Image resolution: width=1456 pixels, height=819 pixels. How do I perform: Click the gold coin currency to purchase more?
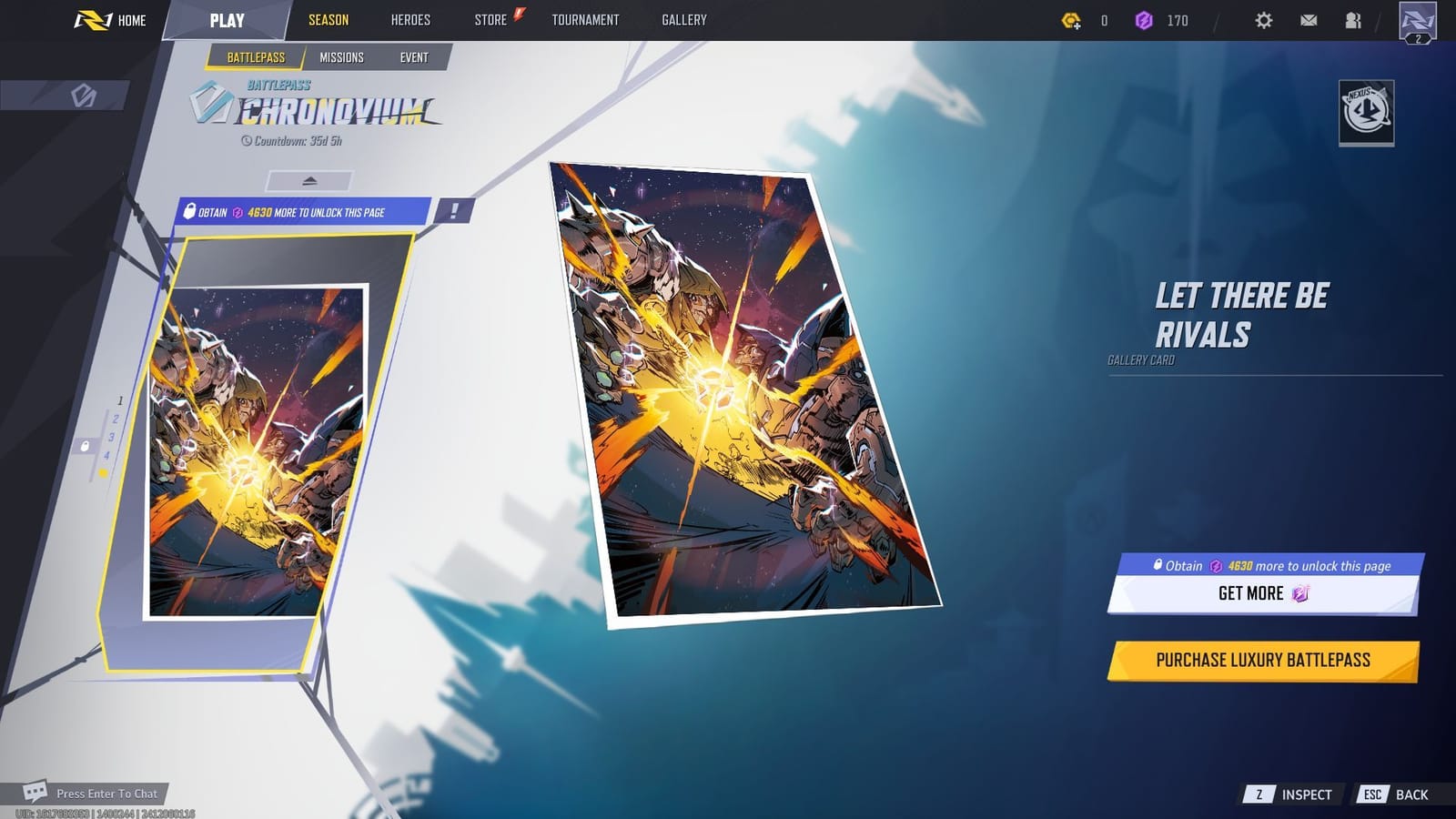[1072, 19]
